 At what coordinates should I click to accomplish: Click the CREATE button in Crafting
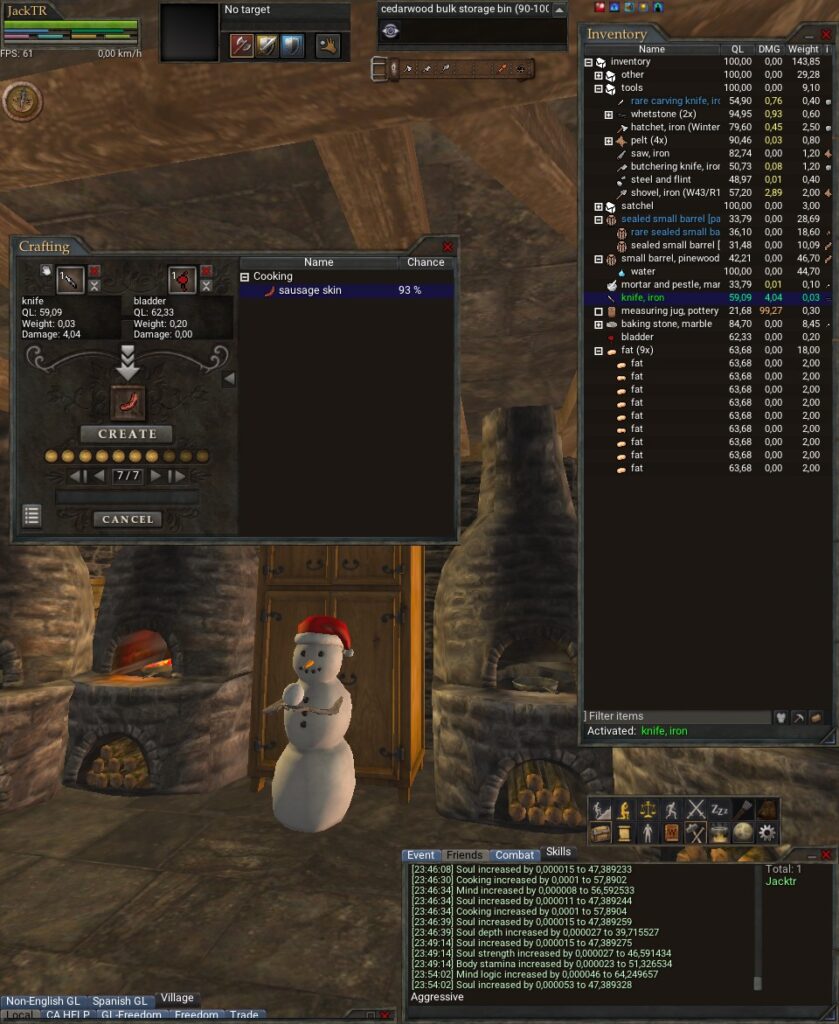(127, 434)
